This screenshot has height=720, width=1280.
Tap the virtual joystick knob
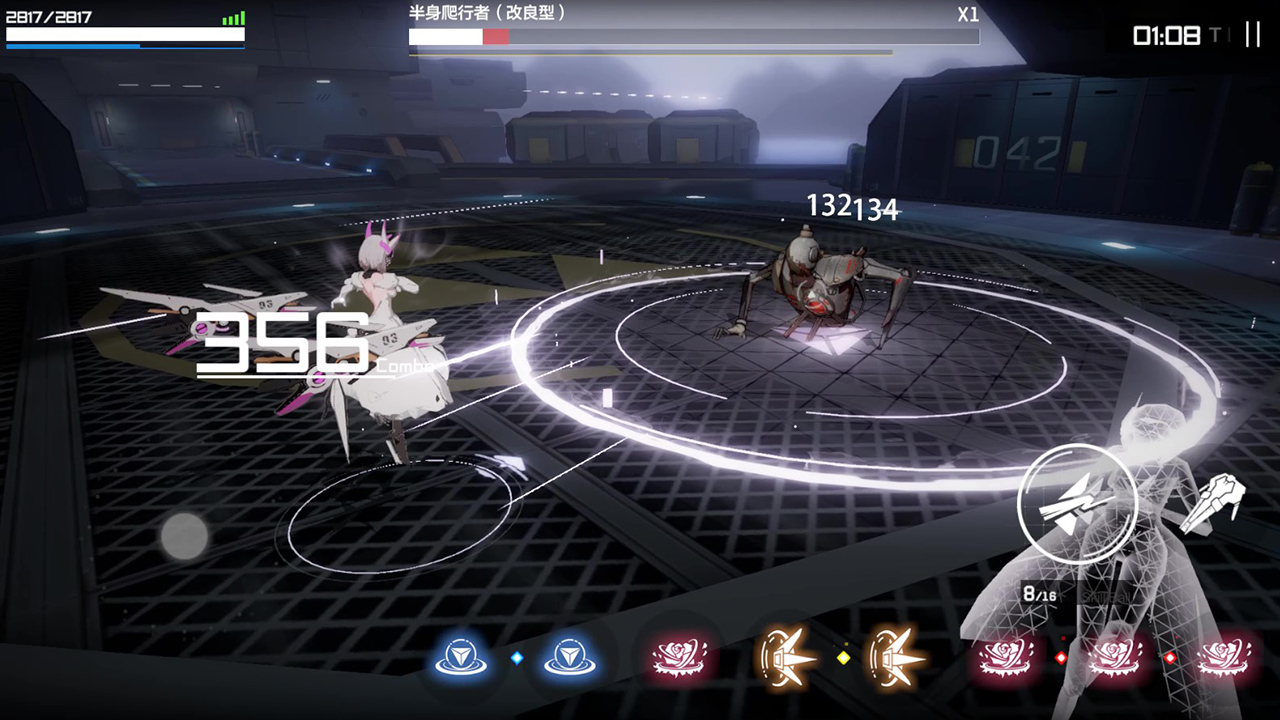(x=185, y=536)
